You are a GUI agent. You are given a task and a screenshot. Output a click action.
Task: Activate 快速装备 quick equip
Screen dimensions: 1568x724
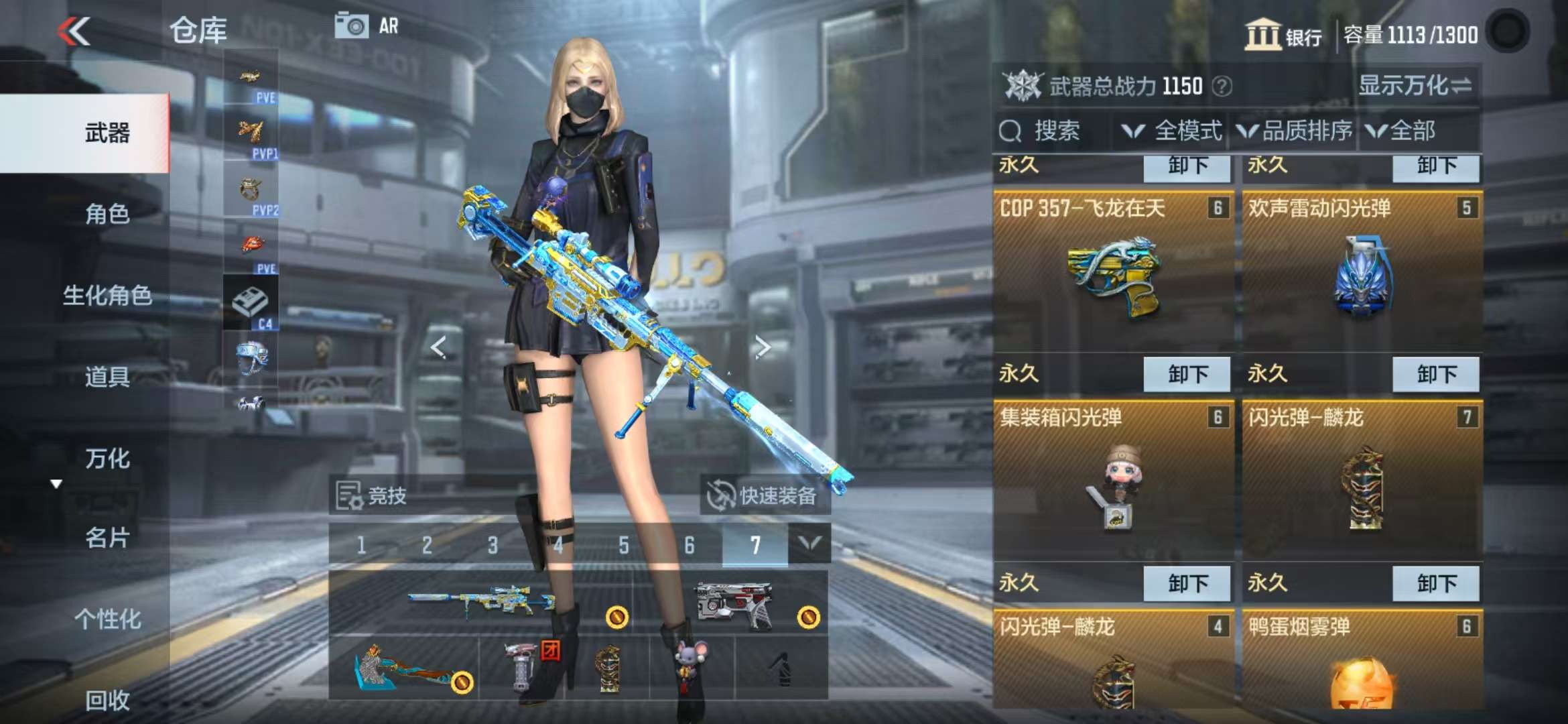765,496
